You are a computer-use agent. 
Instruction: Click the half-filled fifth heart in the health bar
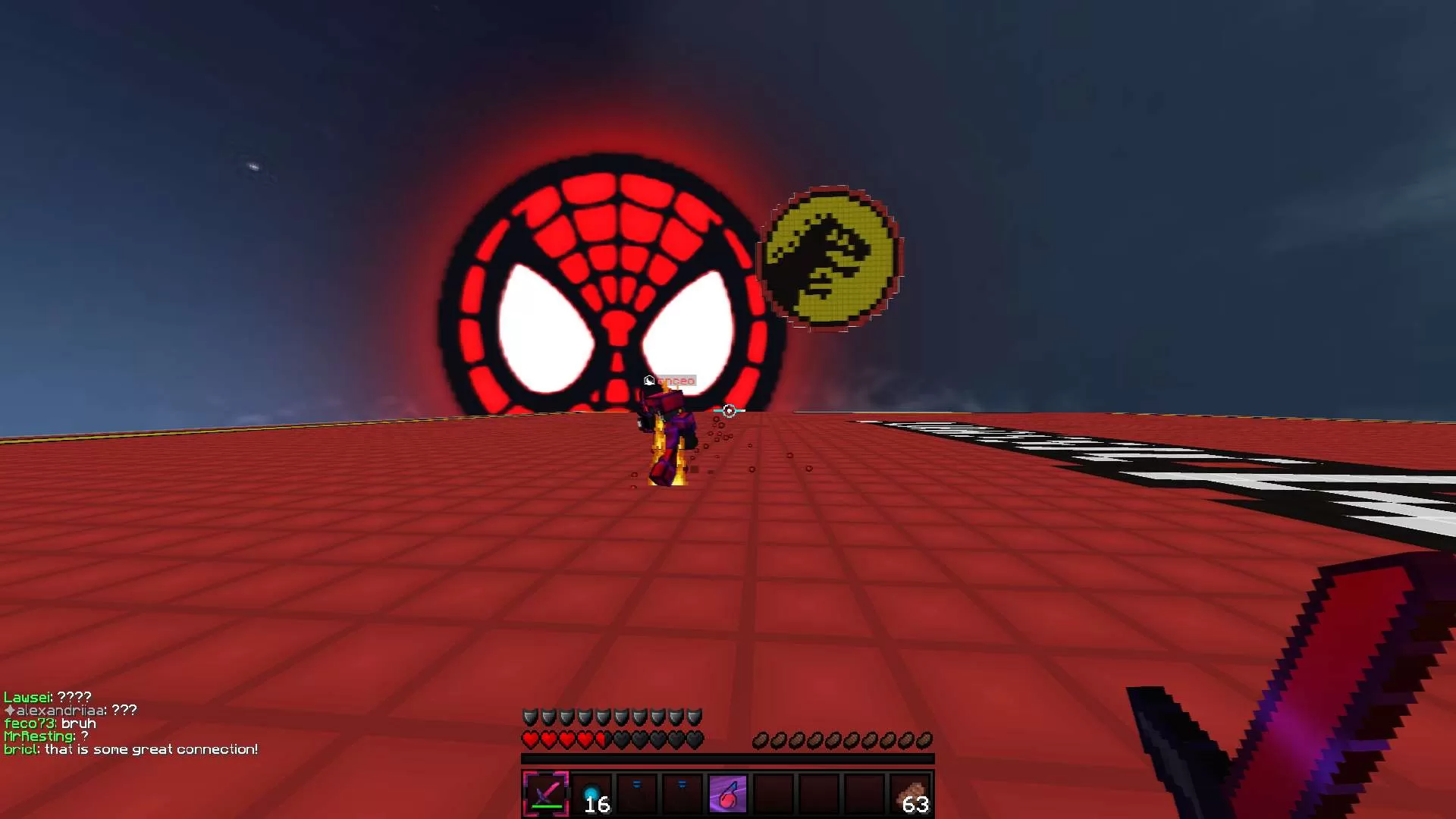tap(604, 739)
